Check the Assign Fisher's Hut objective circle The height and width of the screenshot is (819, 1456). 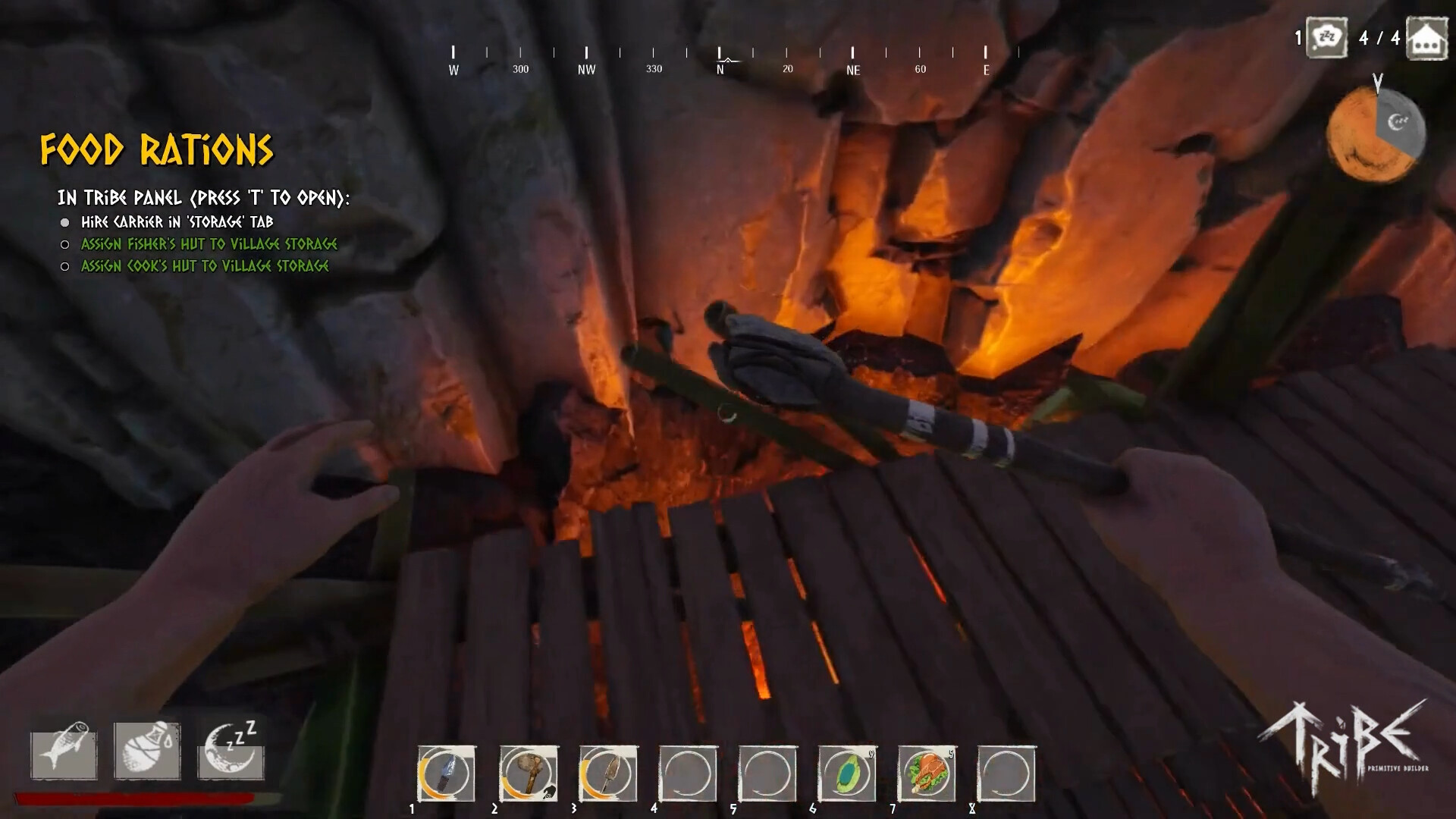65,244
